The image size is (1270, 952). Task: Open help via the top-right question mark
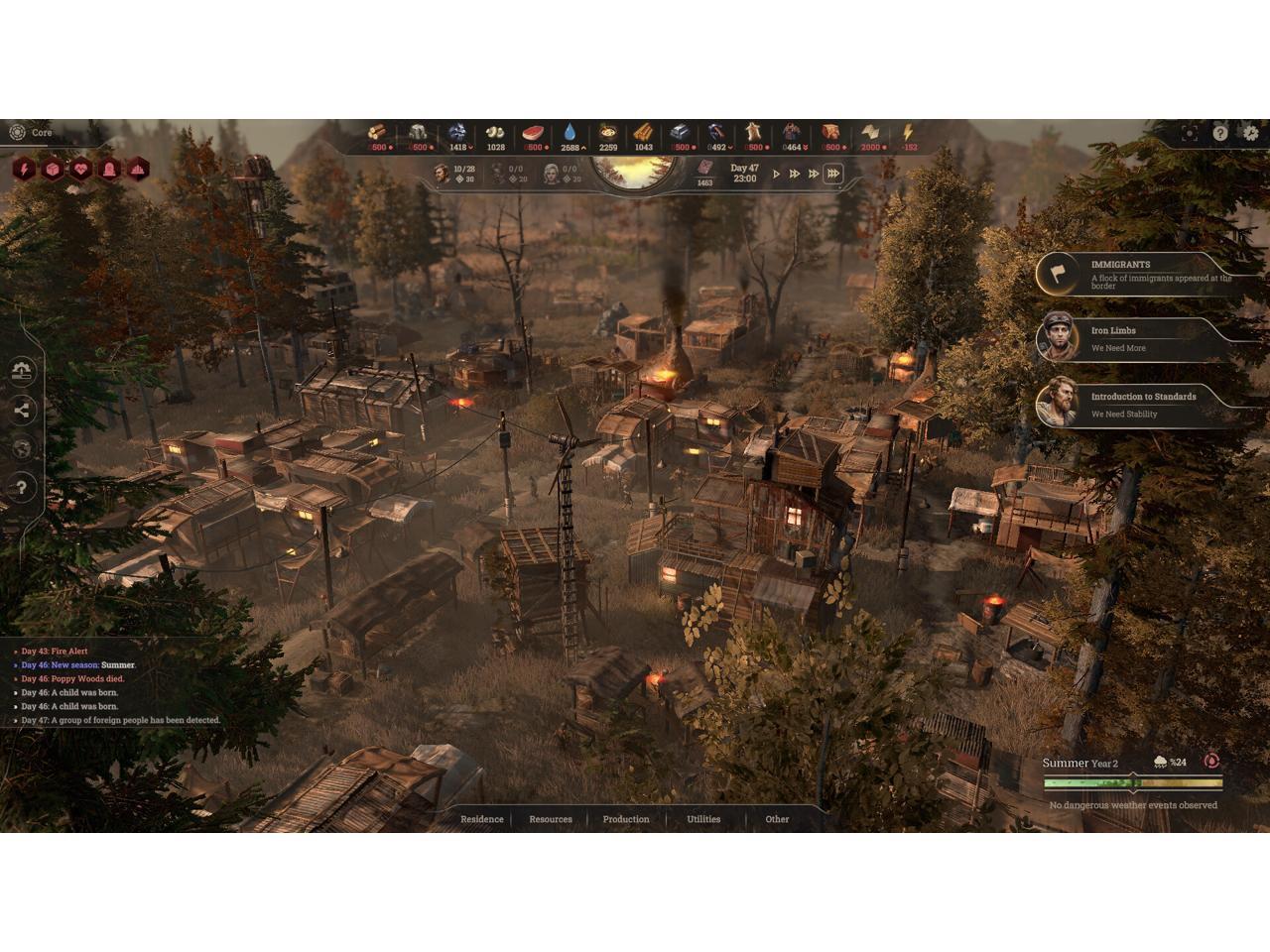1220,133
